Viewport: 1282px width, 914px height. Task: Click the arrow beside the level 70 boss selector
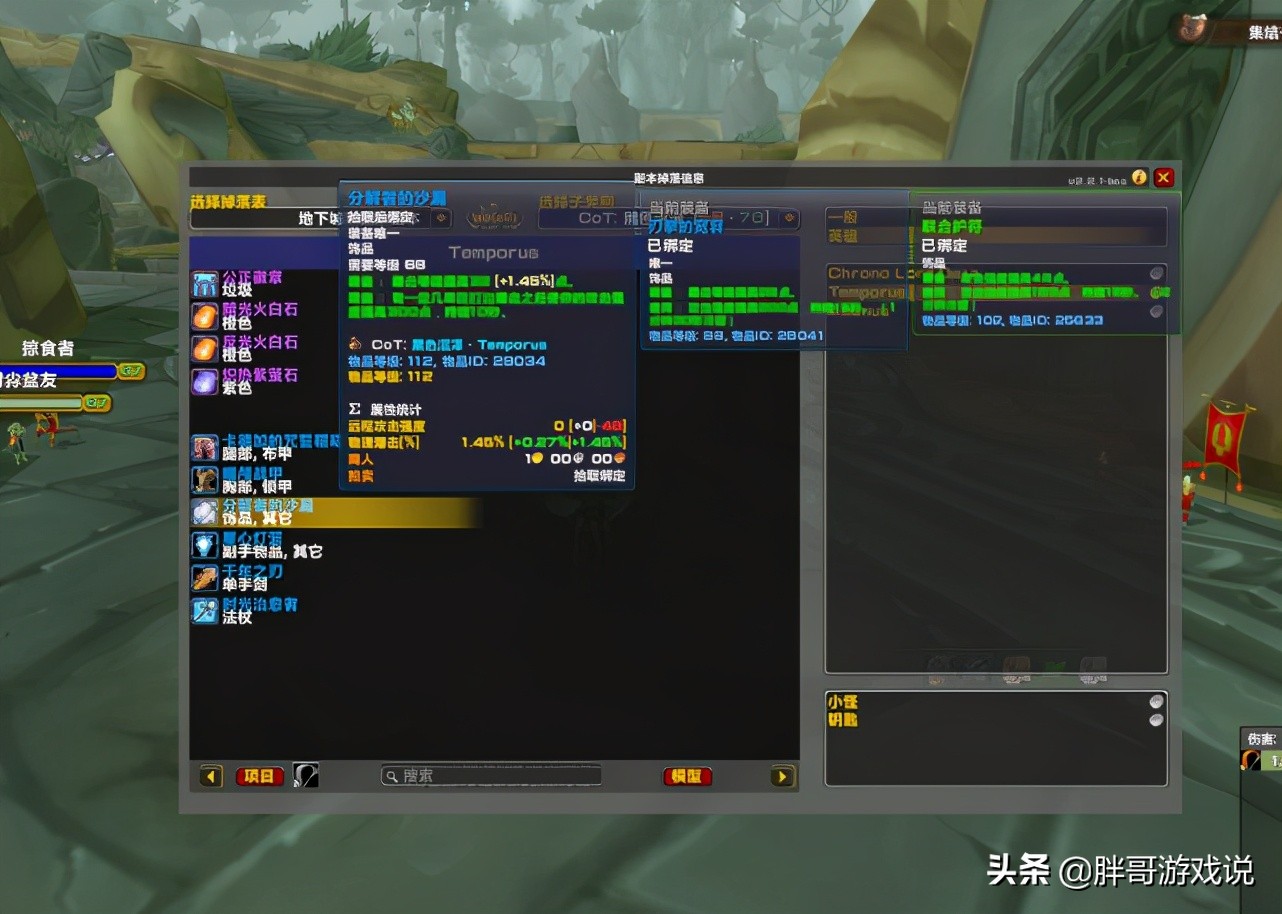(x=789, y=217)
